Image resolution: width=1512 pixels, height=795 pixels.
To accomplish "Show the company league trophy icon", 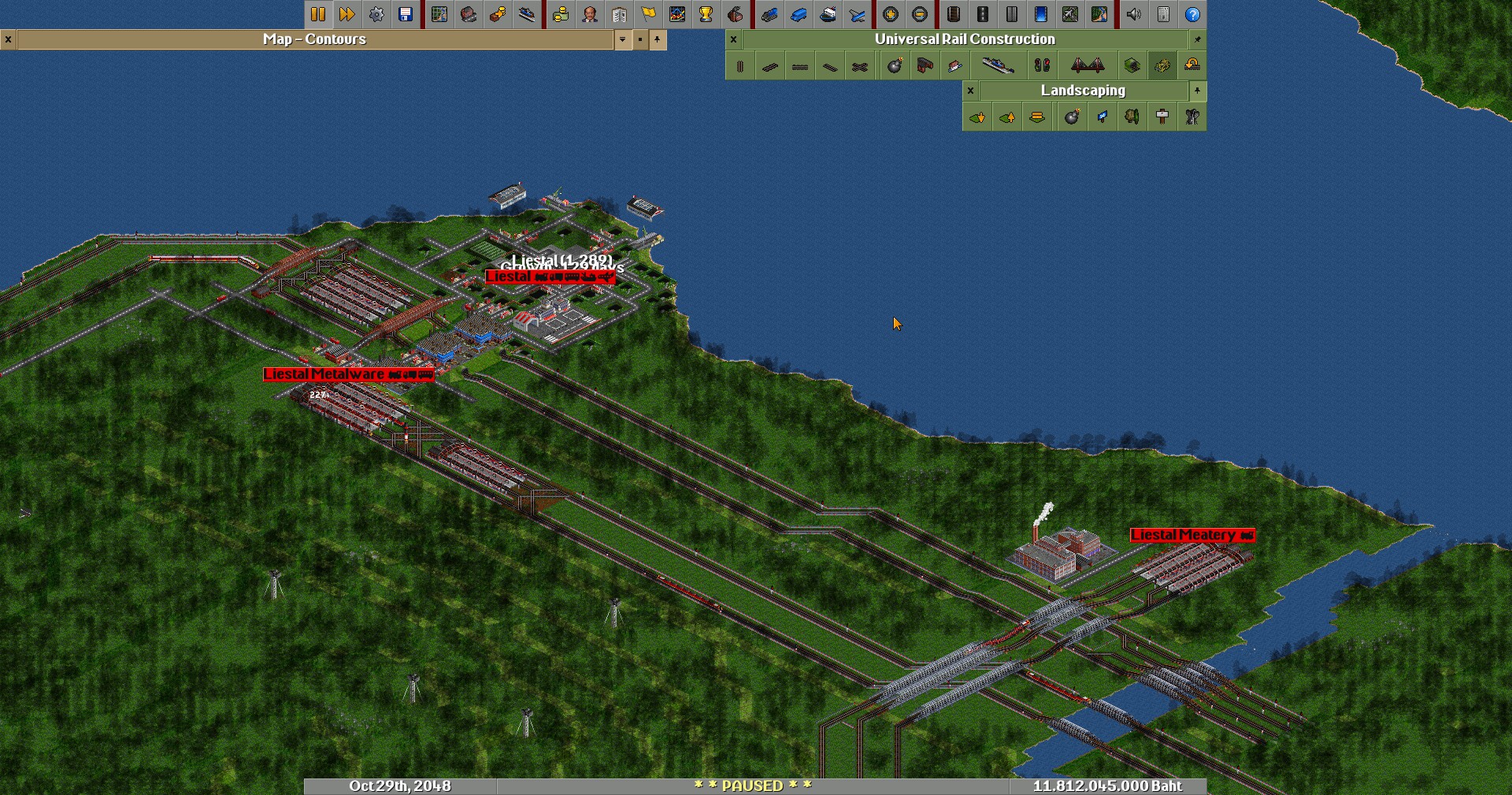I will coord(706,14).
